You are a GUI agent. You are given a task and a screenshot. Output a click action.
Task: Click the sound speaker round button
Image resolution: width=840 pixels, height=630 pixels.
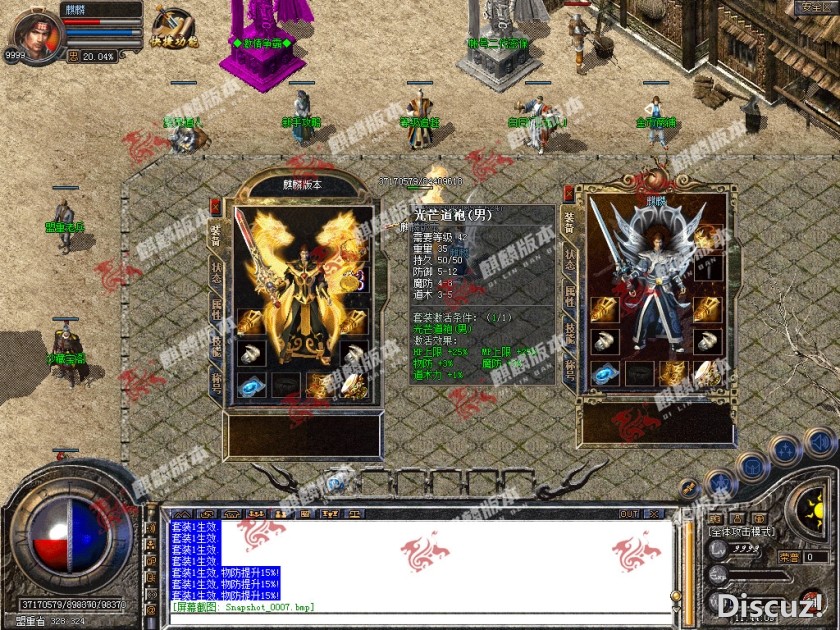tap(820, 441)
